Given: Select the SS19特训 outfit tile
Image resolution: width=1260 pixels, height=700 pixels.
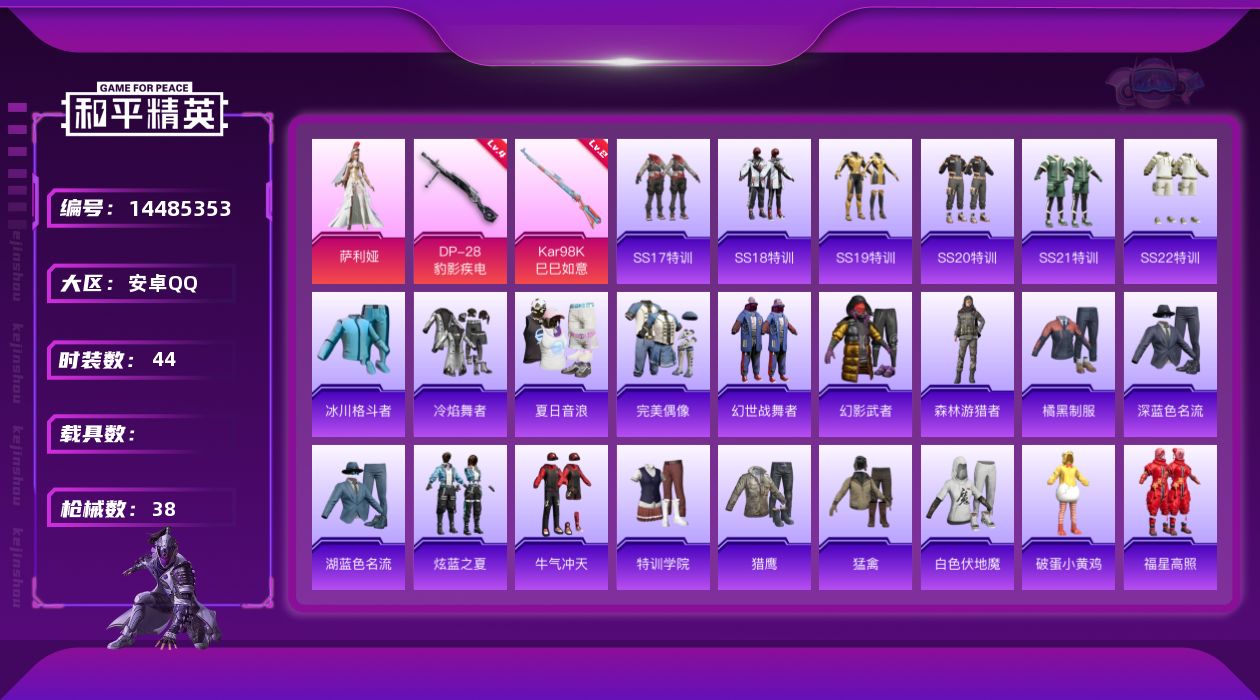Looking at the screenshot, I should pos(865,210).
